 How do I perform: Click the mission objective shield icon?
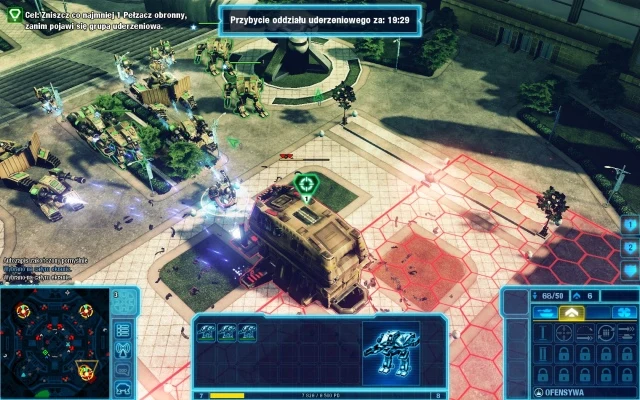click(x=12, y=15)
